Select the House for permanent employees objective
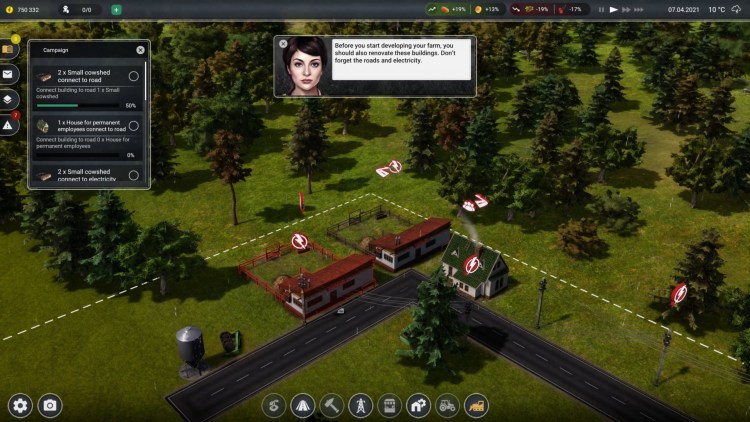 pos(133,126)
